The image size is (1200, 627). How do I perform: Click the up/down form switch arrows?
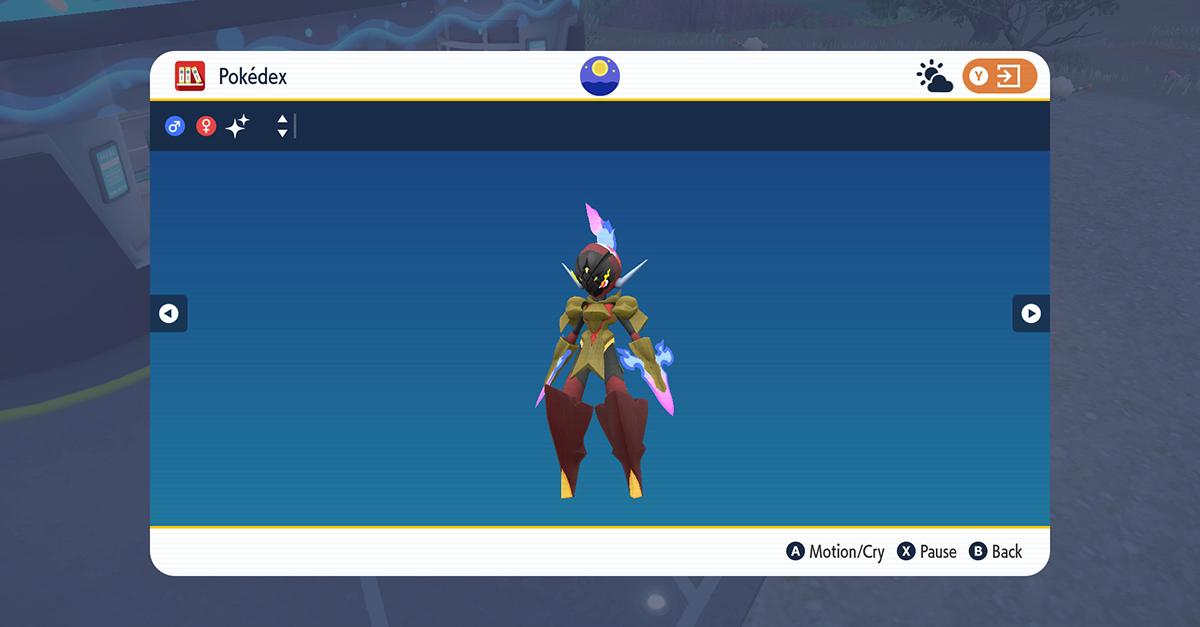pyautogui.click(x=283, y=127)
